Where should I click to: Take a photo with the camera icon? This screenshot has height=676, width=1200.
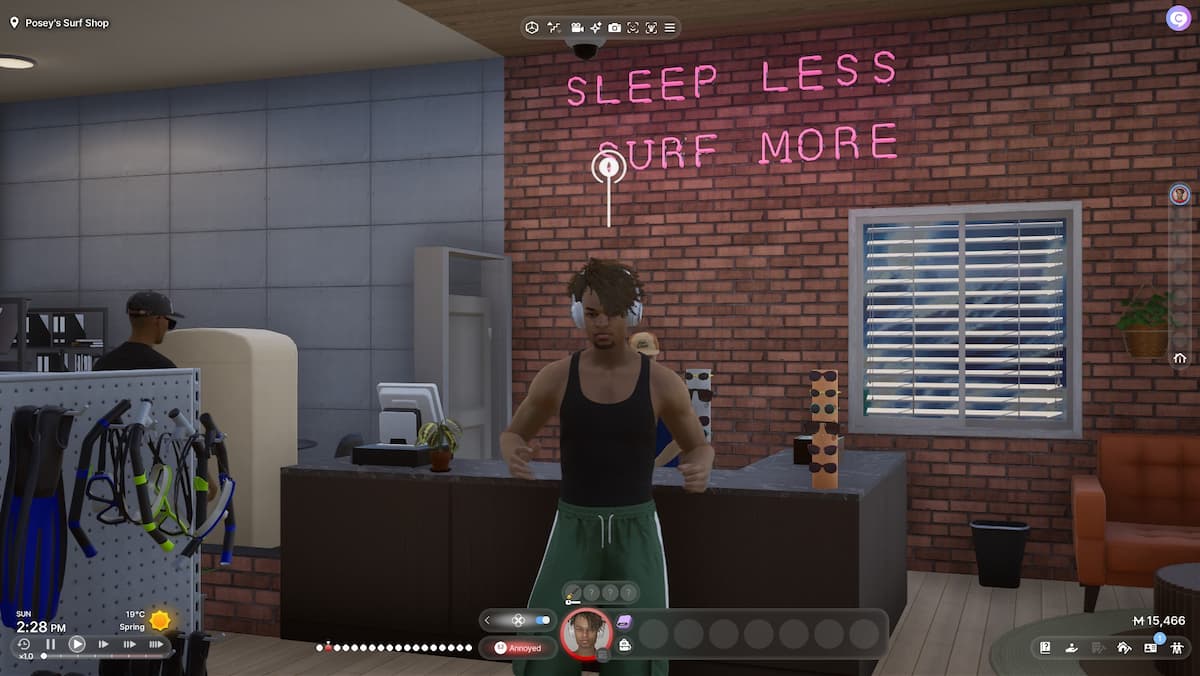(x=614, y=27)
